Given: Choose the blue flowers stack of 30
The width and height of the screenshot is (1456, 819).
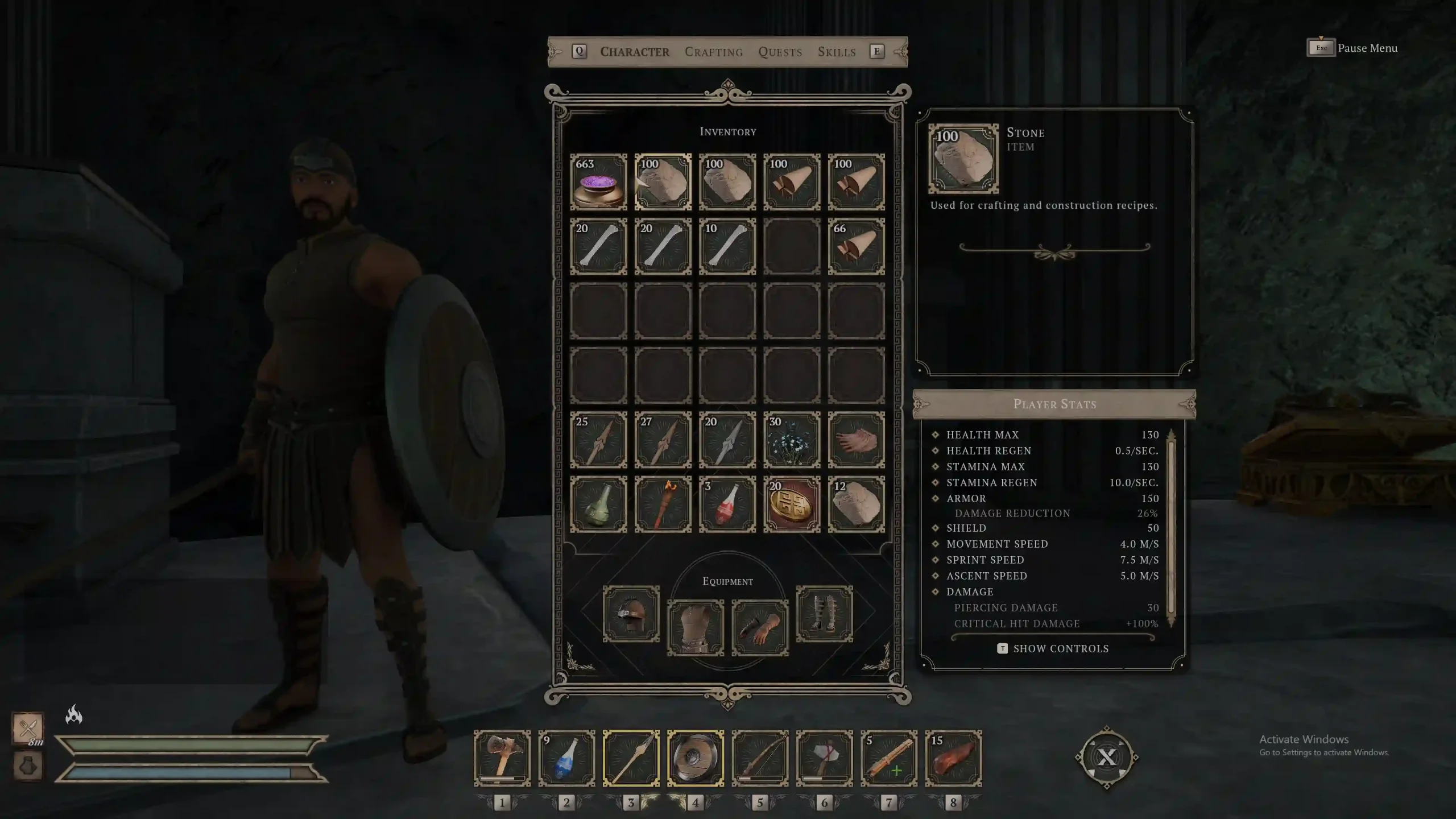Looking at the screenshot, I should (x=792, y=440).
